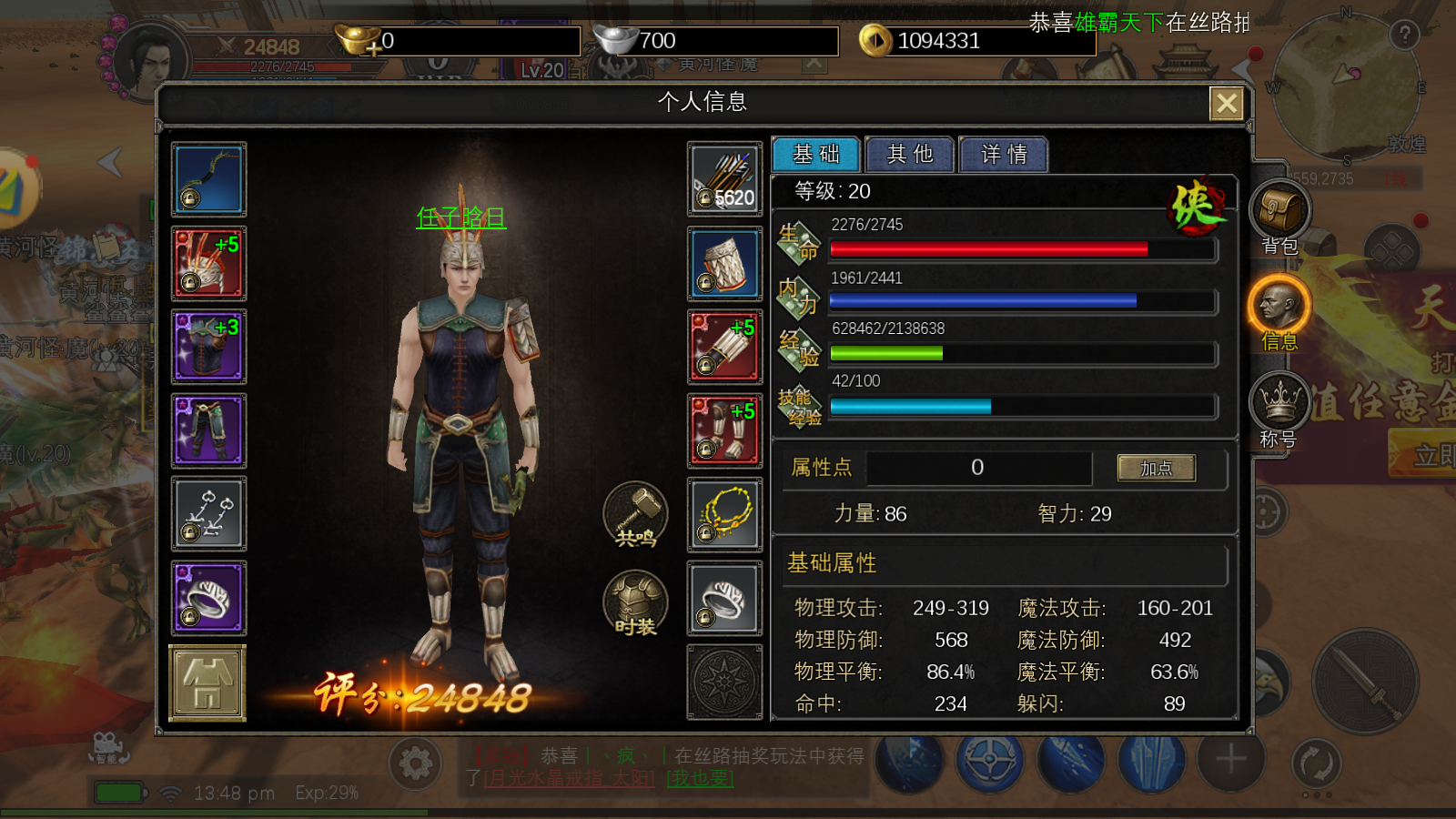The image size is (1456, 819).
Task: Click the quiver slot showing 5620 arrows
Action: pos(724,179)
